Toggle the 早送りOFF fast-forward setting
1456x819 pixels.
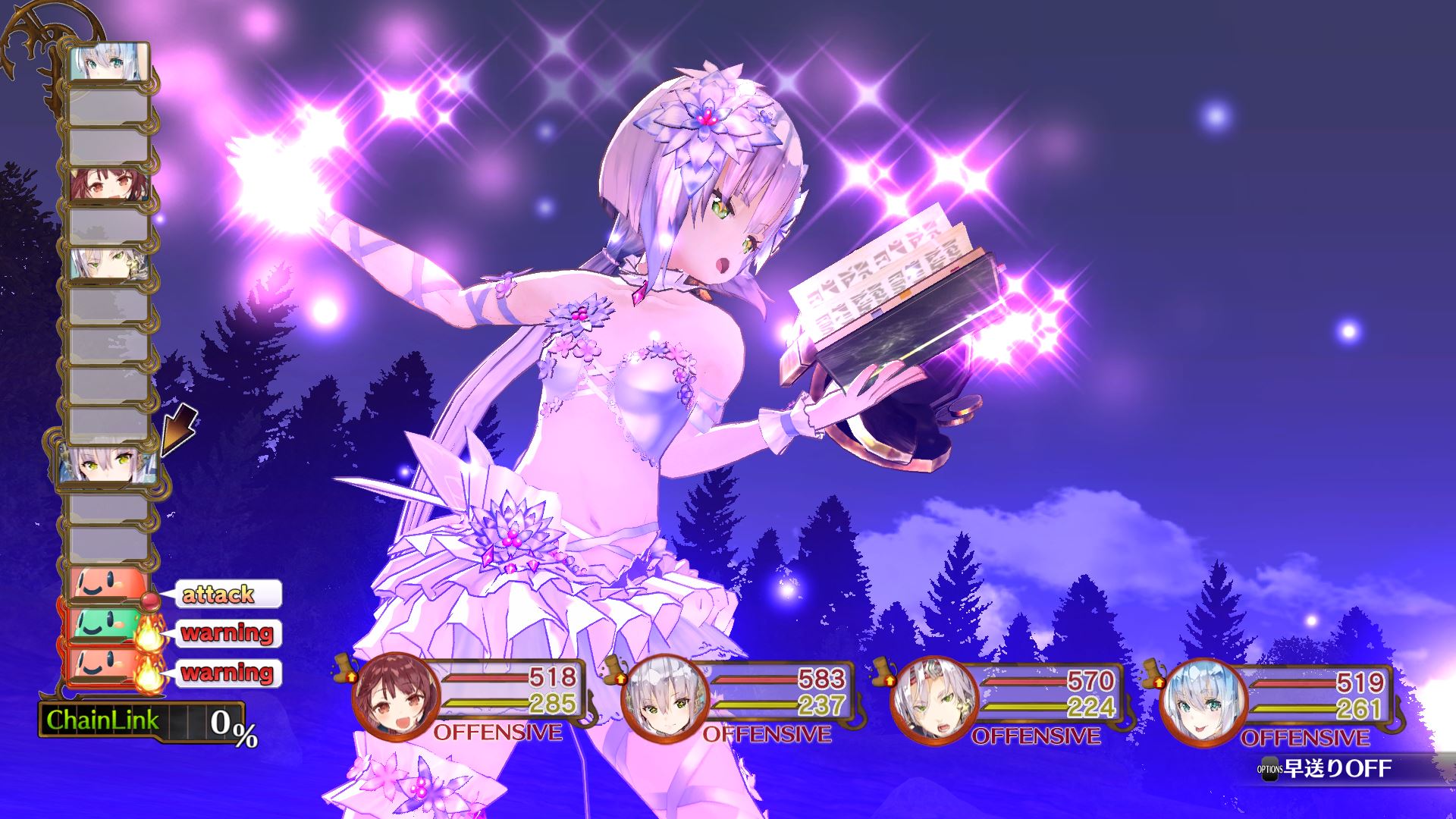1326,769
